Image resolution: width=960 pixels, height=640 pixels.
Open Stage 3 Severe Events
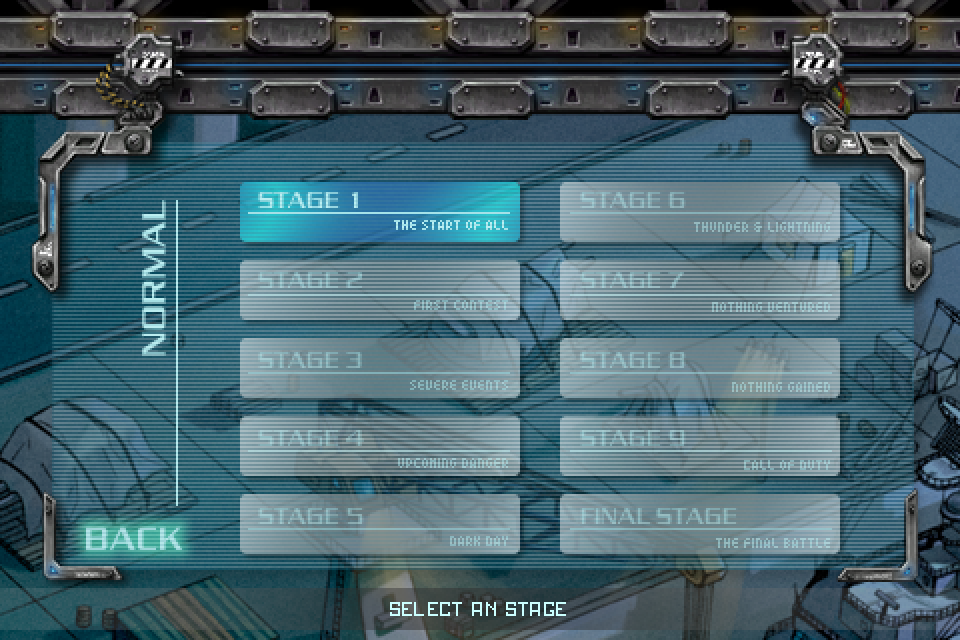click(x=380, y=368)
